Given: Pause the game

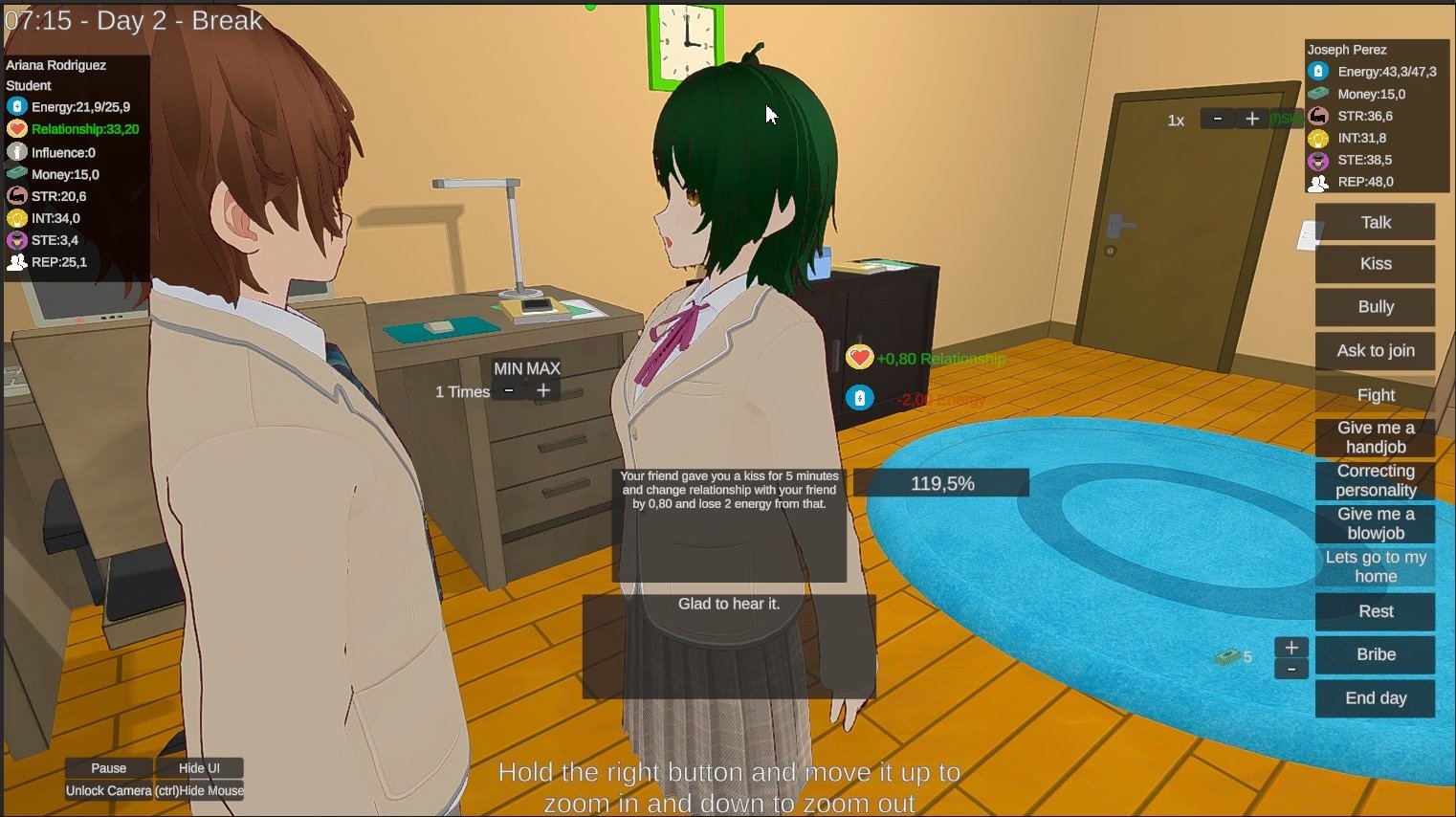Looking at the screenshot, I should coord(108,768).
